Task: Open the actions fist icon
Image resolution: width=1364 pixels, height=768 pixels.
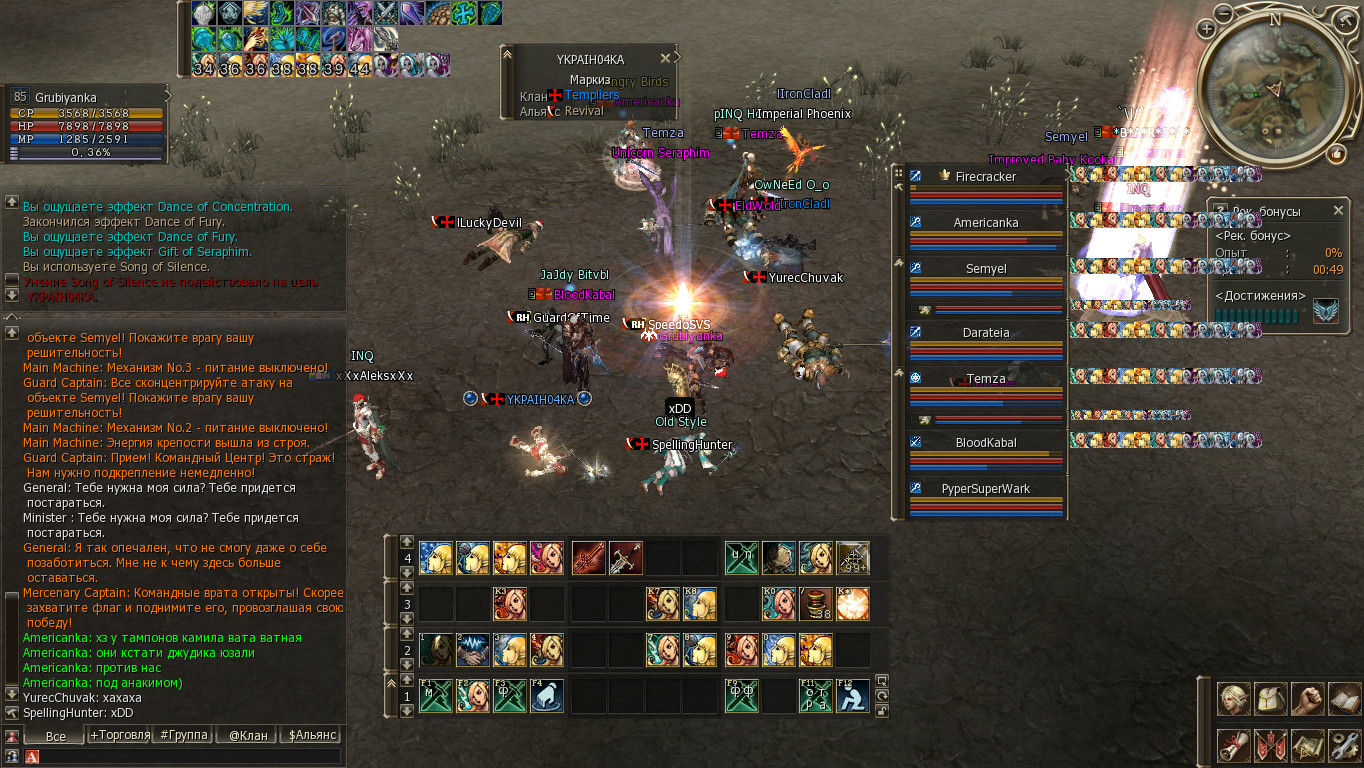Action: pyautogui.click(x=1307, y=699)
